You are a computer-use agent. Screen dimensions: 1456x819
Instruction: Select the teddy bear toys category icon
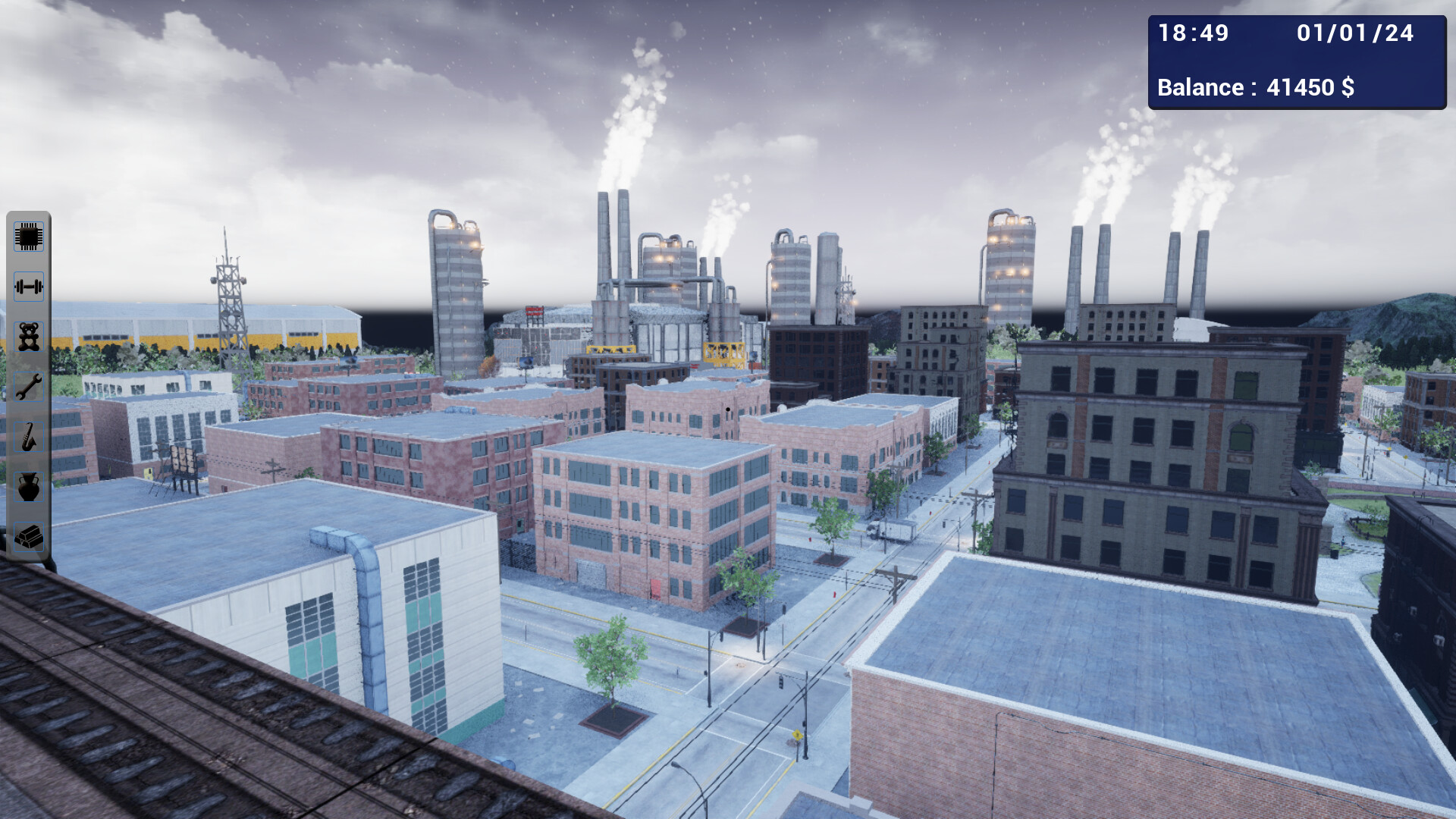pyautogui.click(x=28, y=337)
